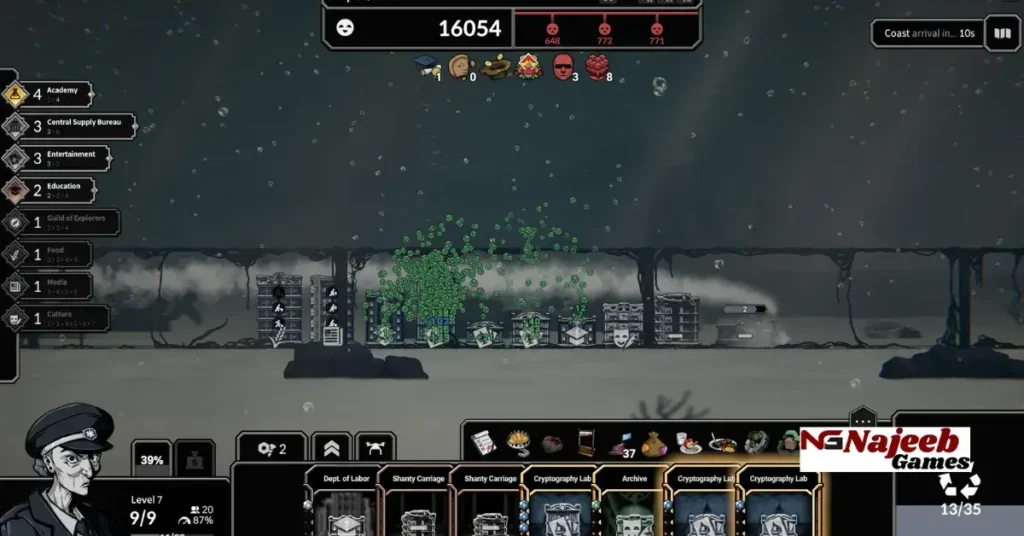Open the checklist item in the tray
Screen dimensions: 1024x536
pos(484,443)
